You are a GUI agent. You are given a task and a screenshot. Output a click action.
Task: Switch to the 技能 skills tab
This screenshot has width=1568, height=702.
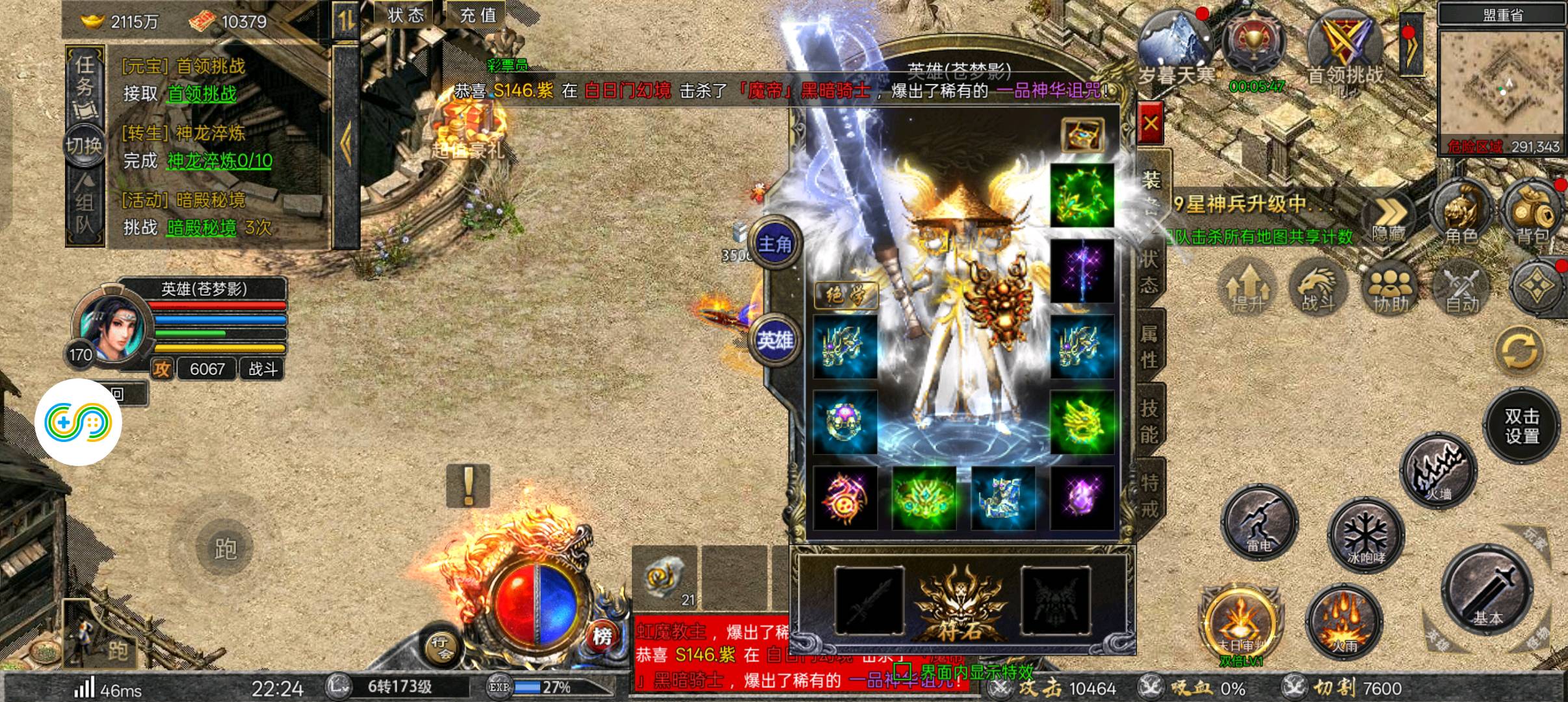[x=1149, y=420]
